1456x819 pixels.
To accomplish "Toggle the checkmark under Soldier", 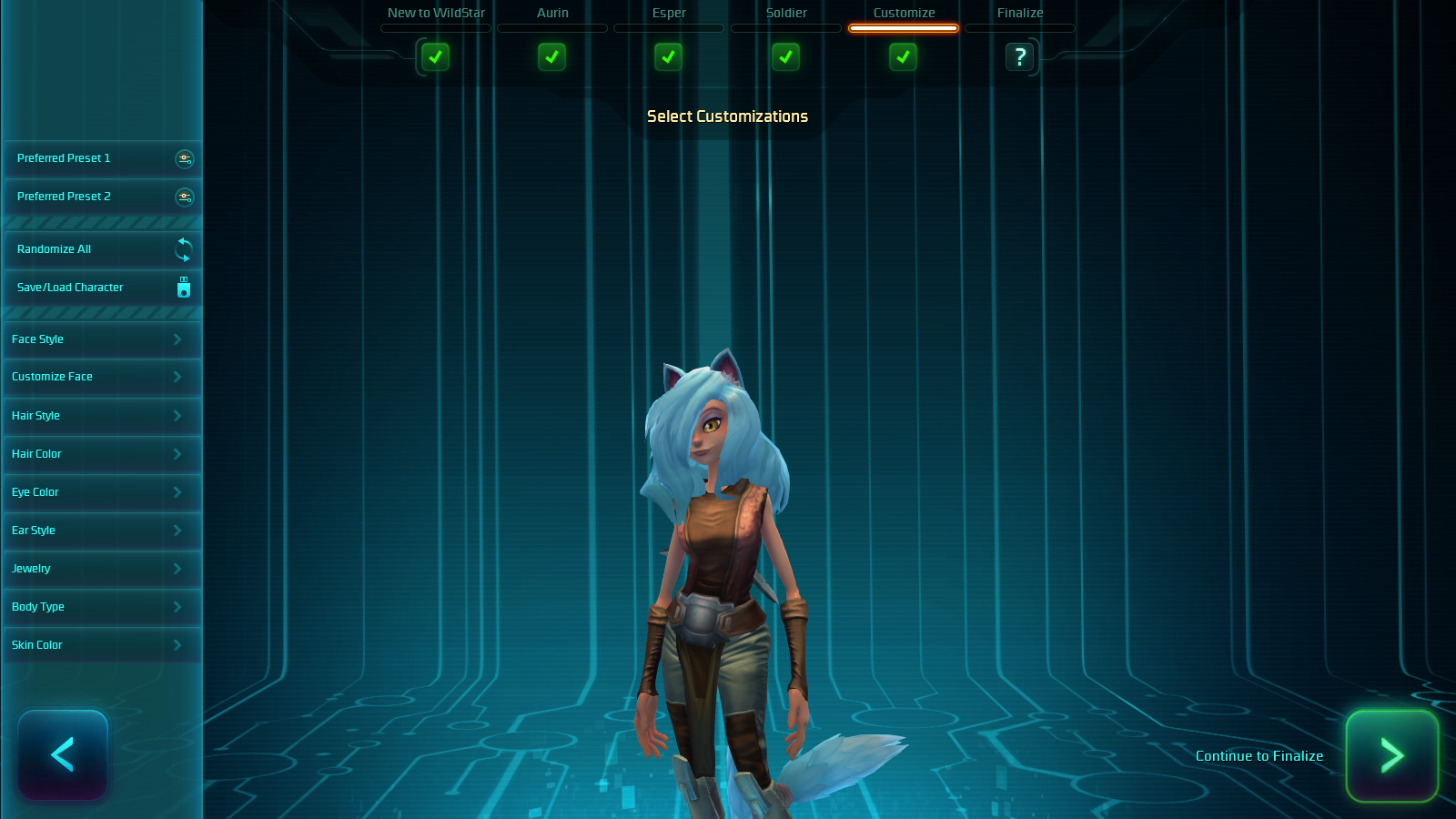I will click(785, 56).
